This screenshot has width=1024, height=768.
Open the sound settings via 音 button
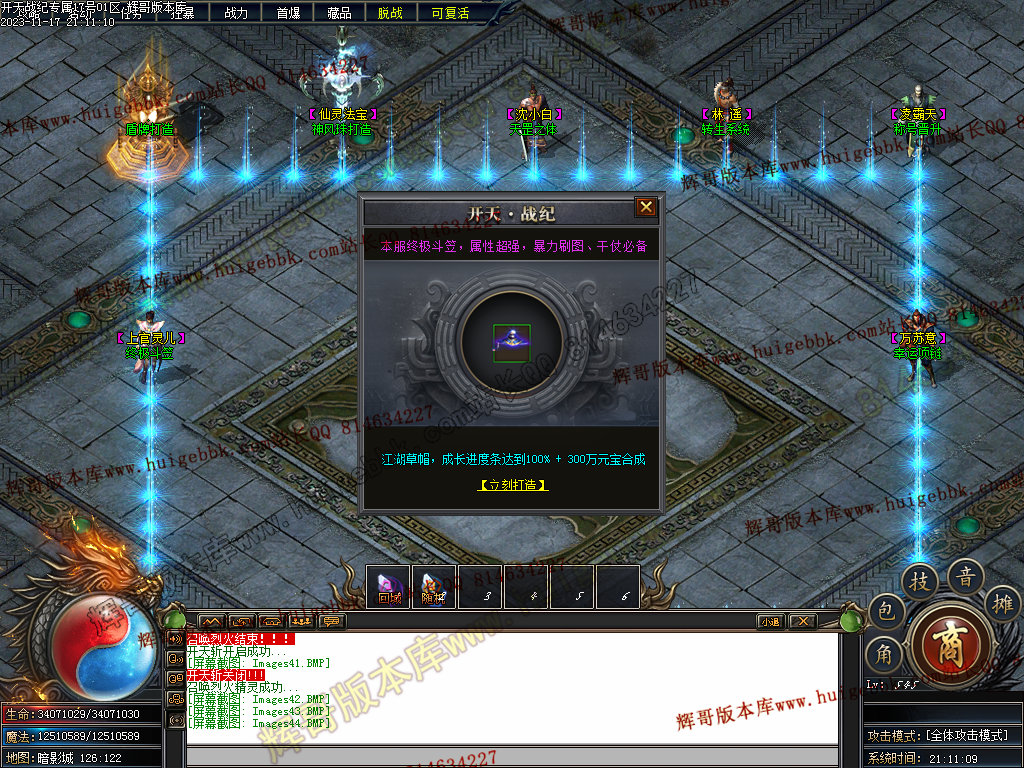(966, 577)
